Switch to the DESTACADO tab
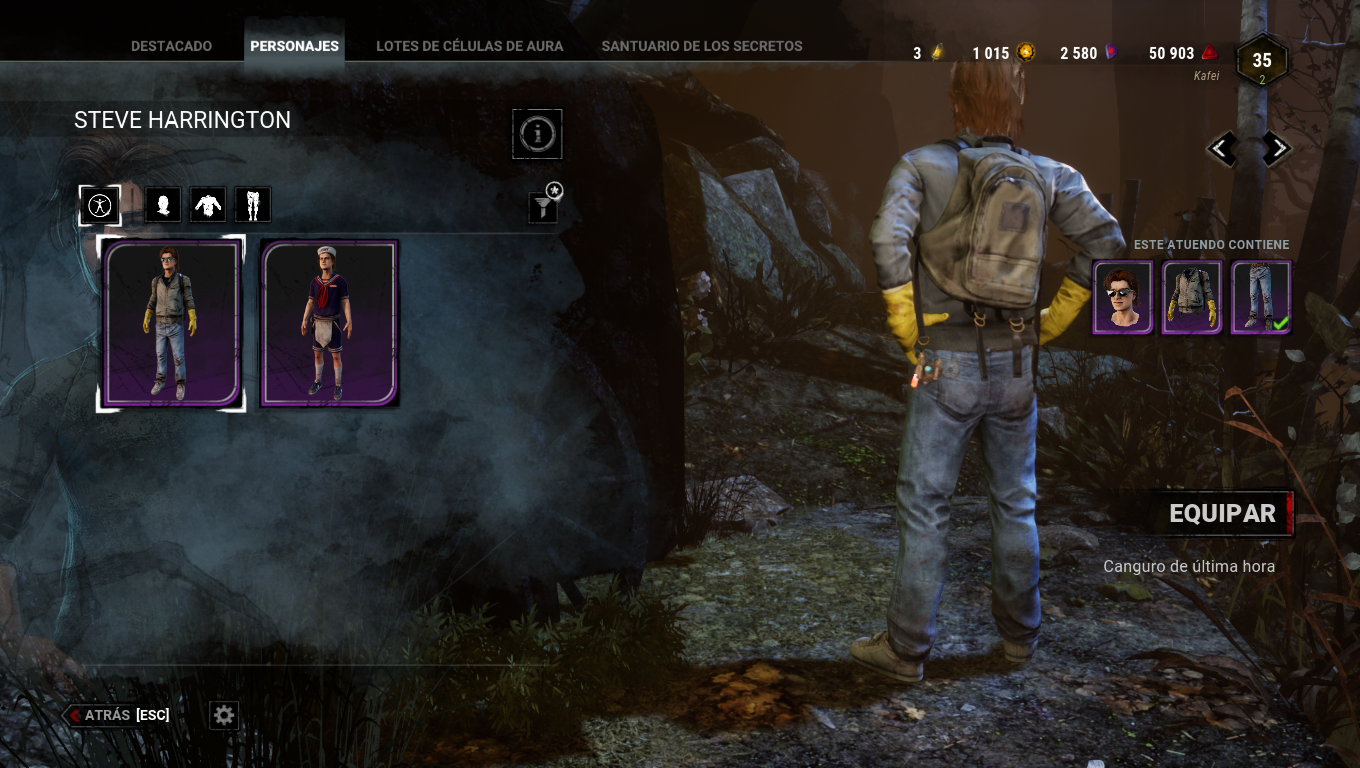This screenshot has height=768, width=1360. click(x=170, y=45)
